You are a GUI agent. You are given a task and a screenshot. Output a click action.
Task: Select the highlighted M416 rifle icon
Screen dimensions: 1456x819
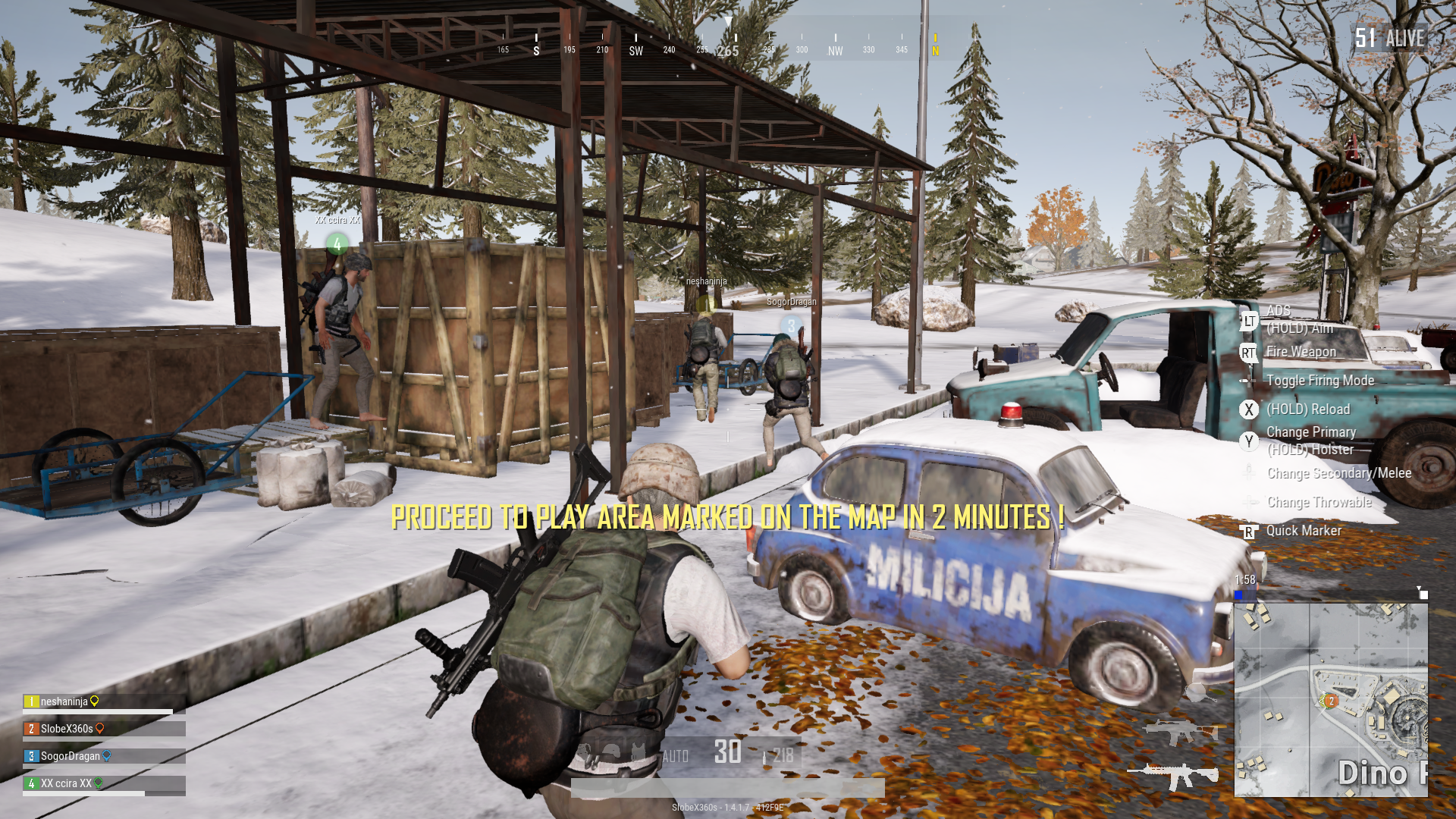coord(1172,775)
